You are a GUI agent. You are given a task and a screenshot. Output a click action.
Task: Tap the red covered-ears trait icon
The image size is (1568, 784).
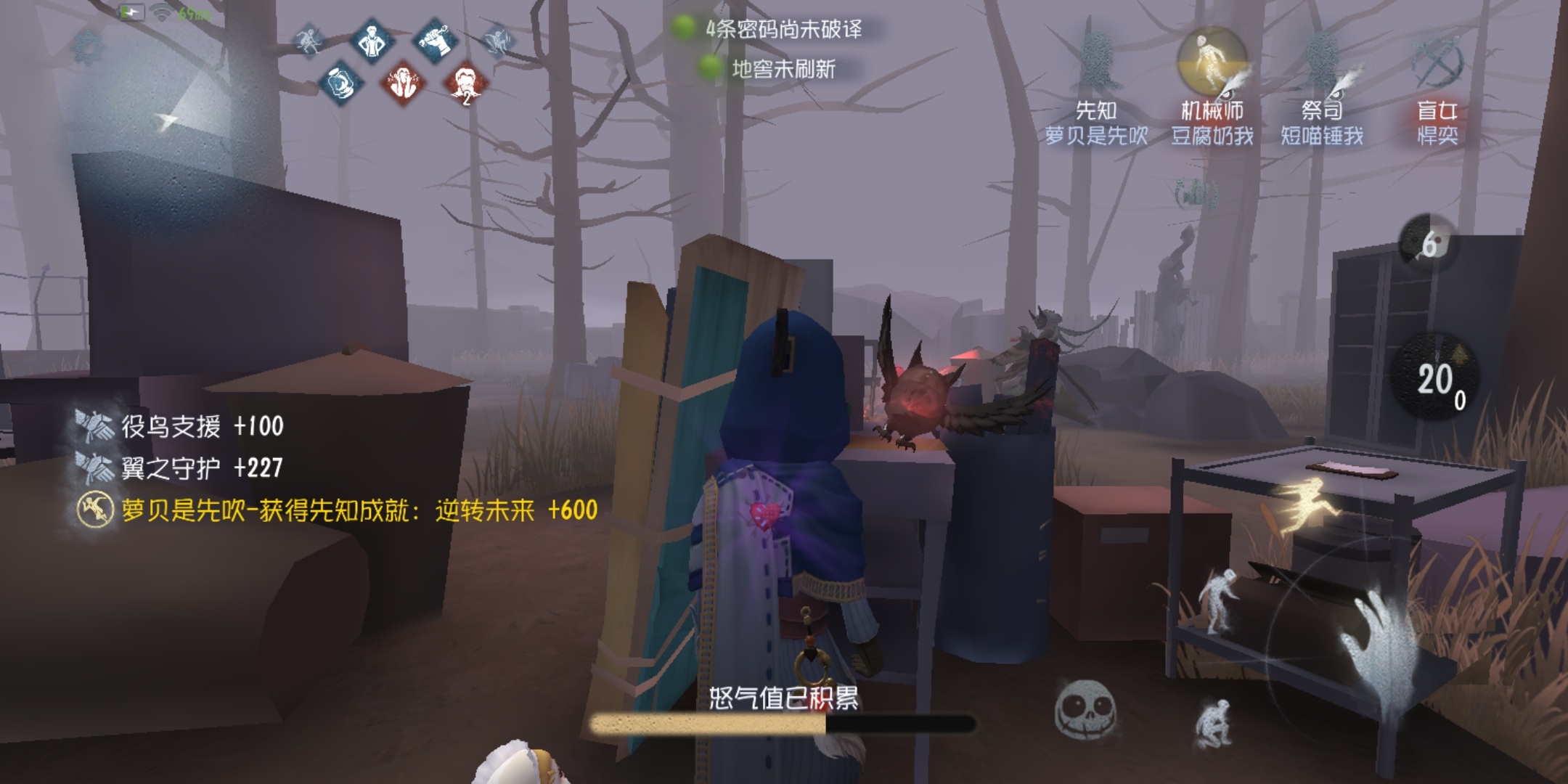coord(403,84)
